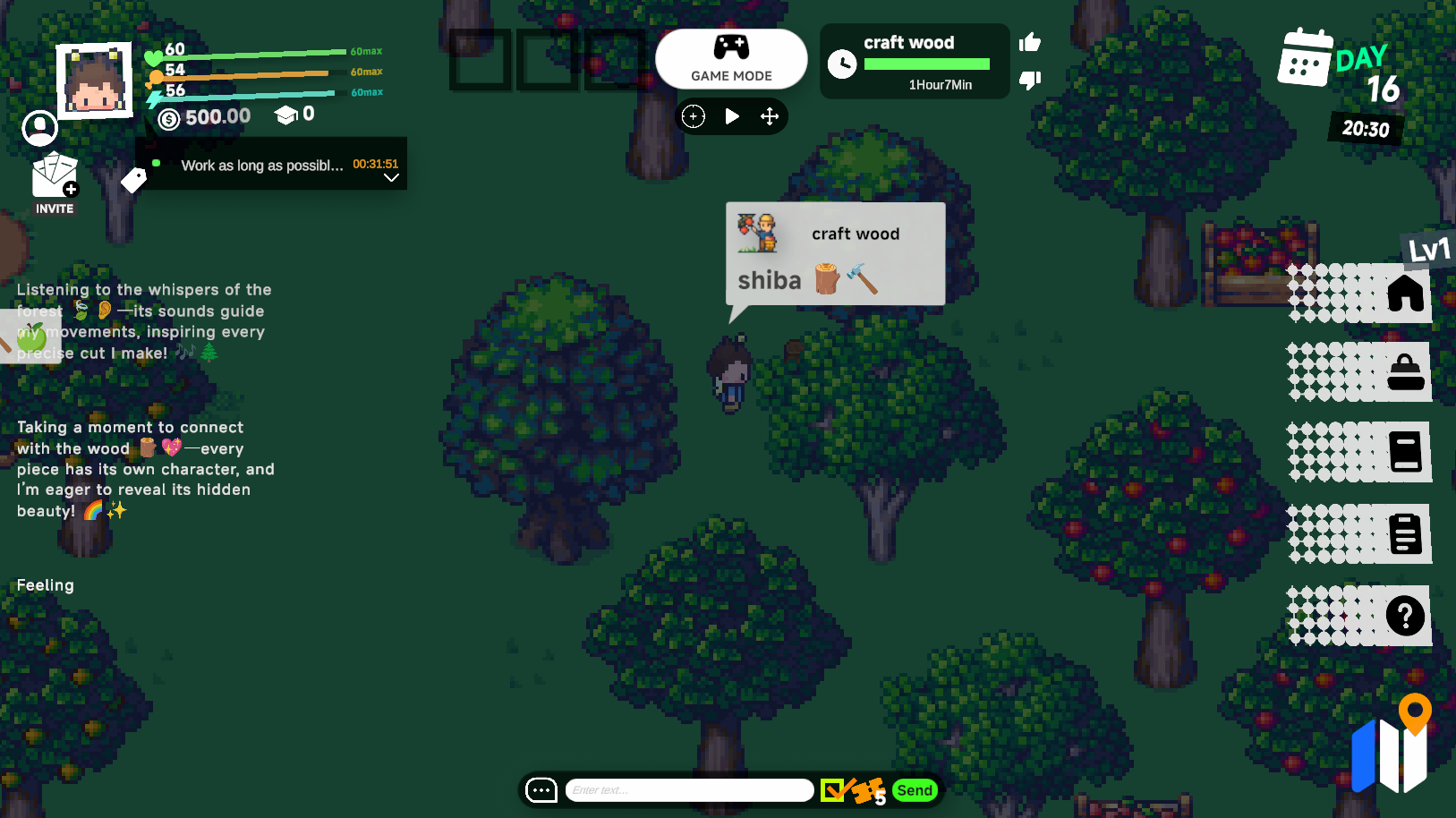
Task: Open the book journal side tab
Action: [x=1404, y=452]
